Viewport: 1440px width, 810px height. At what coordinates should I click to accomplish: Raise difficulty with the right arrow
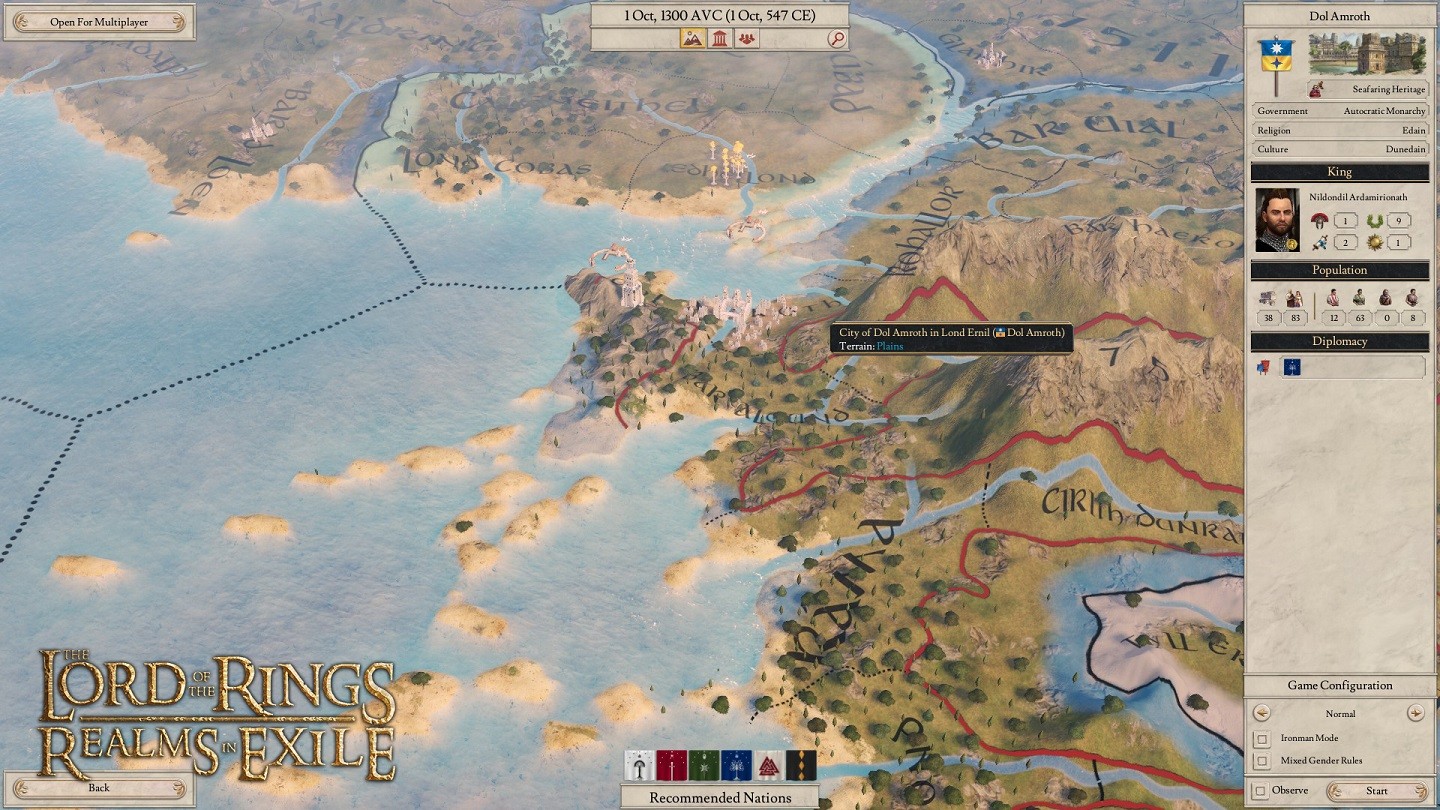(x=1415, y=713)
